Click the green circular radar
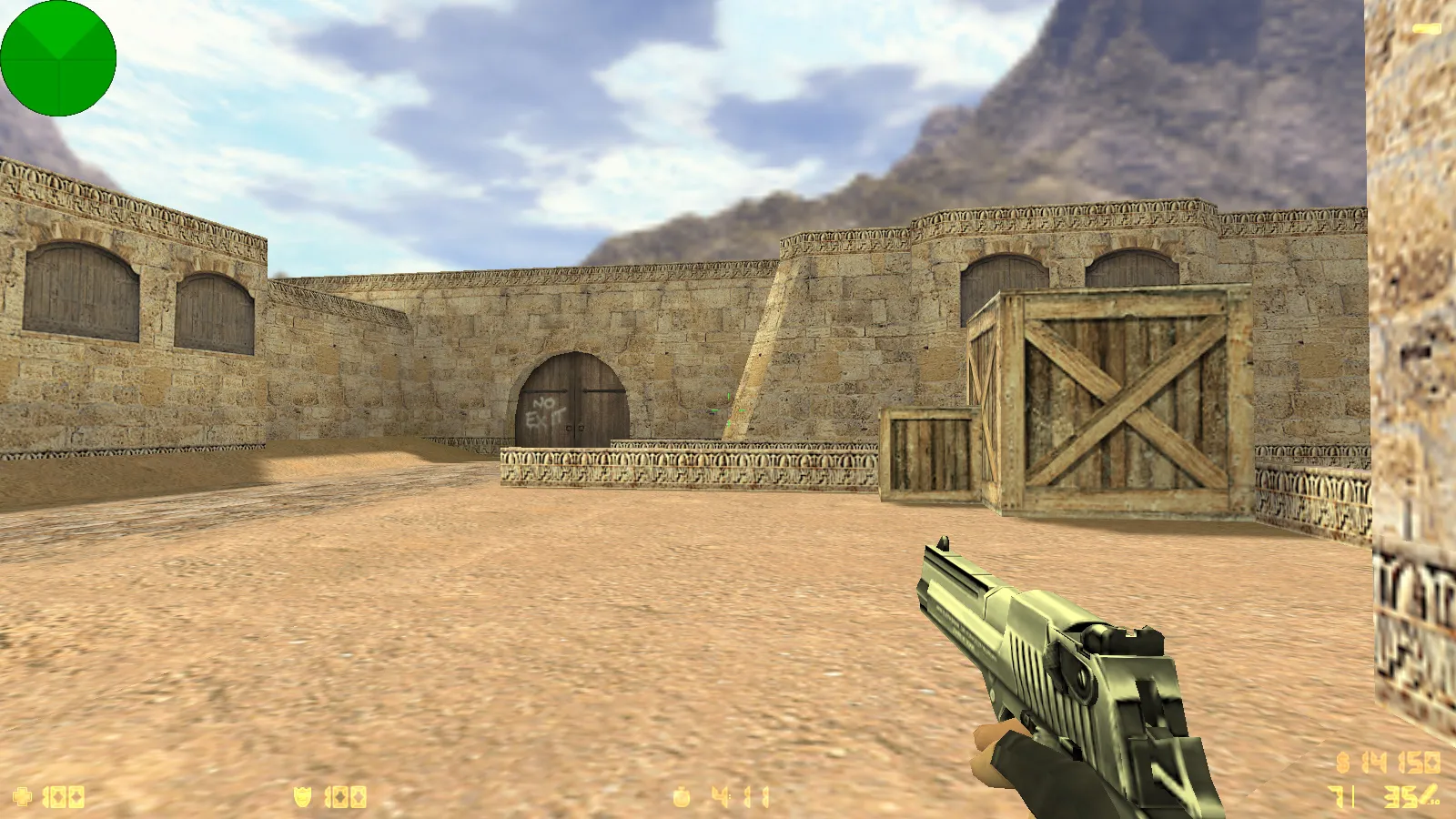 58,58
